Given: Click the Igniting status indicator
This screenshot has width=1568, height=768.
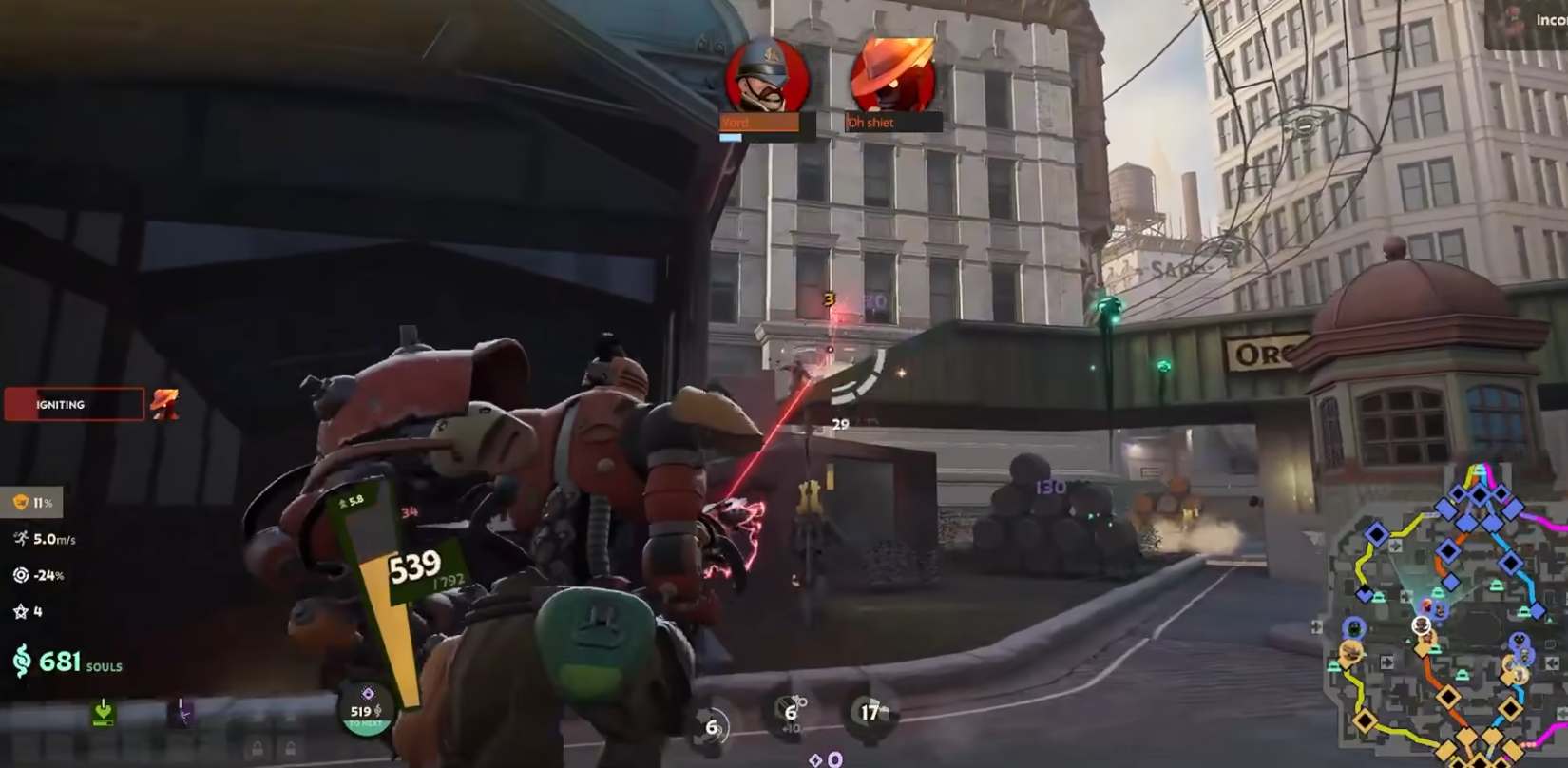Looking at the screenshot, I should click(74, 404).
